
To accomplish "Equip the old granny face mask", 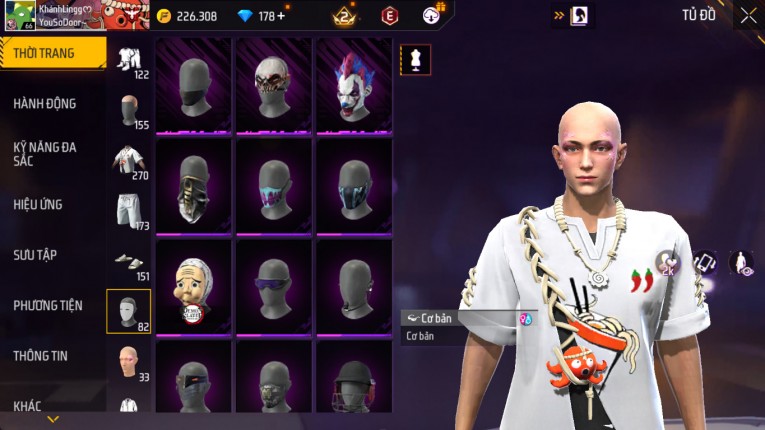I will [x=193, y=286].
